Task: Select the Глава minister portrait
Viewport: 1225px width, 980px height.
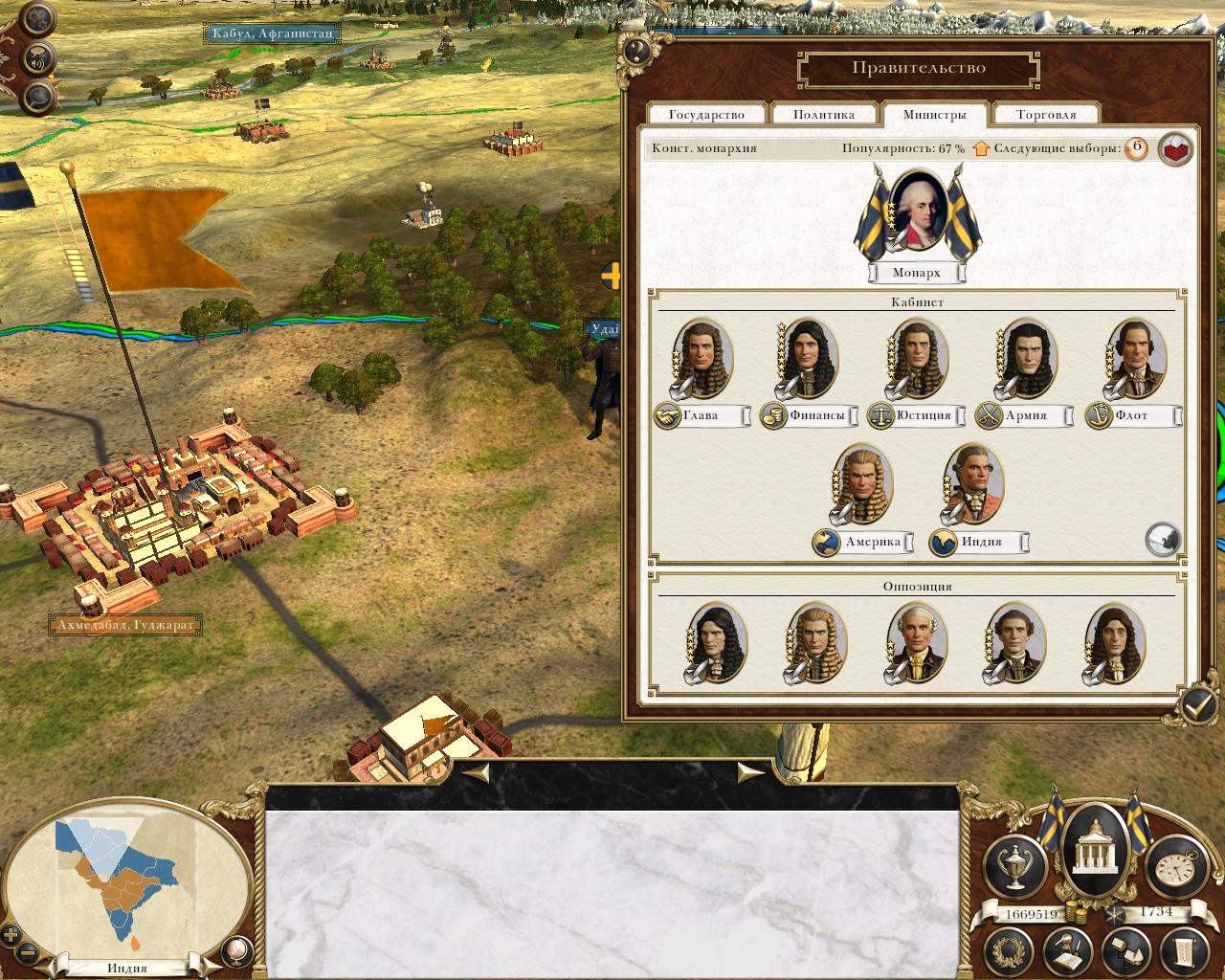Action: tap(702, 360)
